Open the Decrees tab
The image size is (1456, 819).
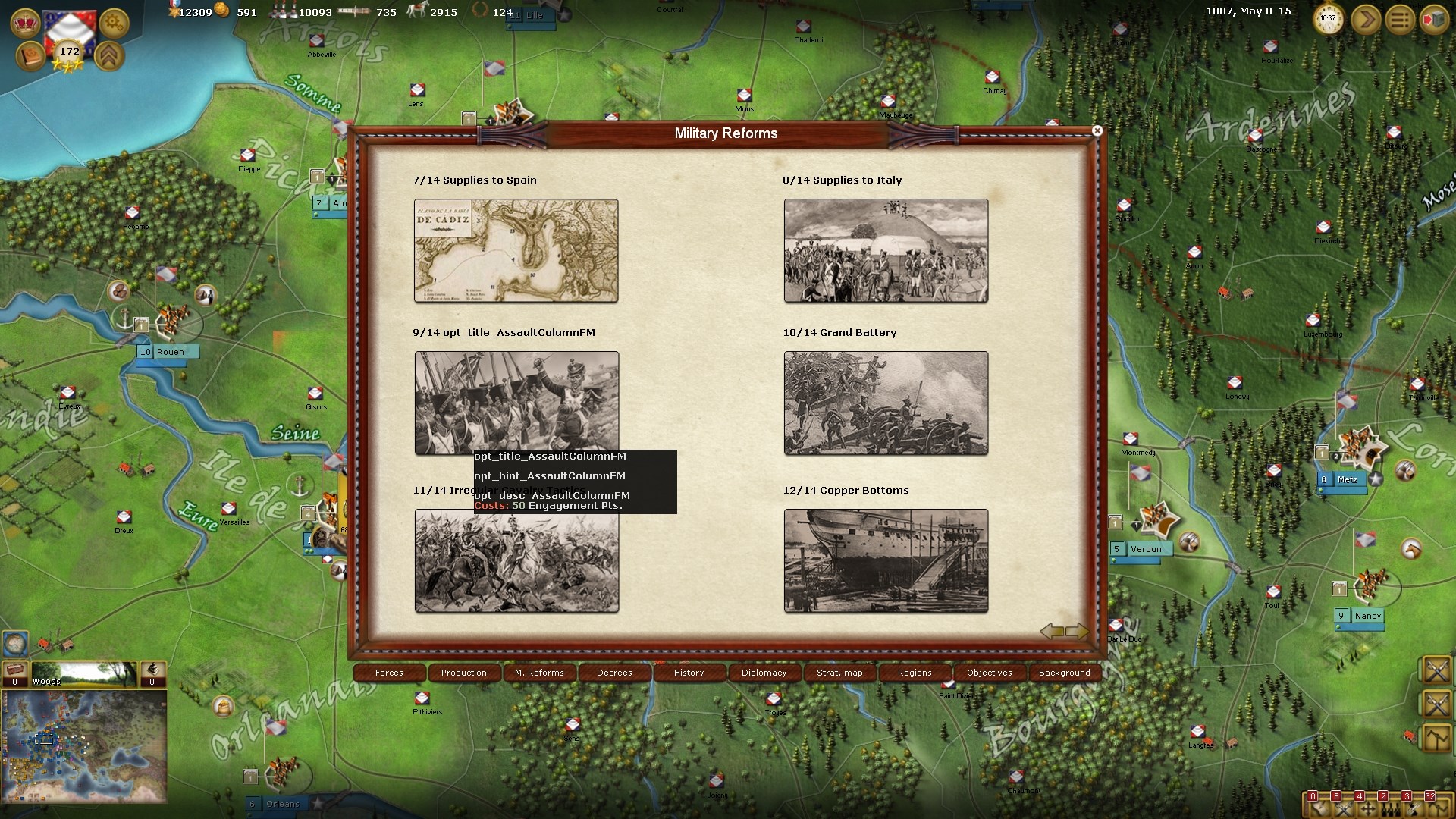coord(614,673)
